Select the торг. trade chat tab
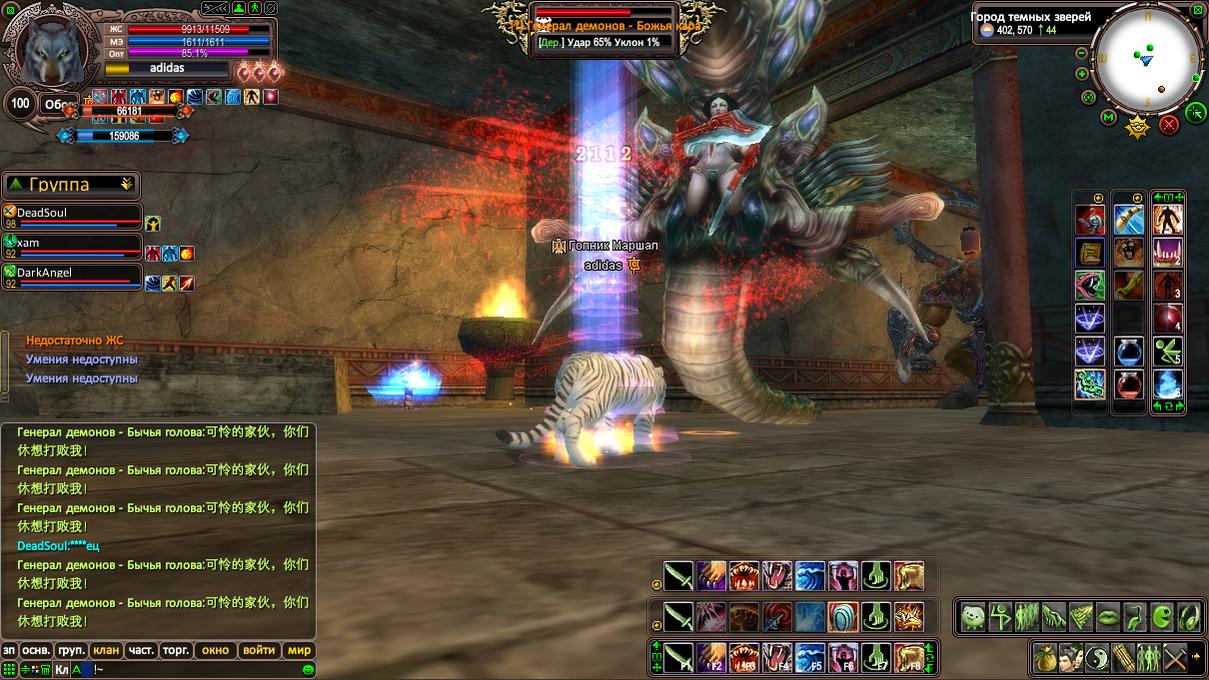 pos(176,650)
